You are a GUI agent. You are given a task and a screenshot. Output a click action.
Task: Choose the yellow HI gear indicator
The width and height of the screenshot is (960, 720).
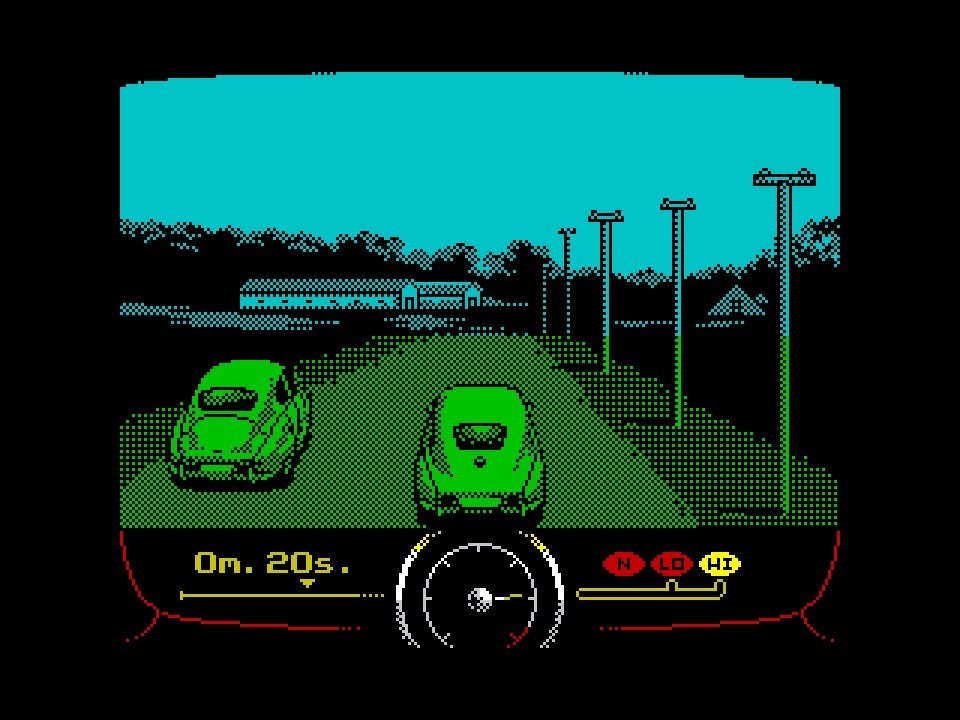pos(720,564)
